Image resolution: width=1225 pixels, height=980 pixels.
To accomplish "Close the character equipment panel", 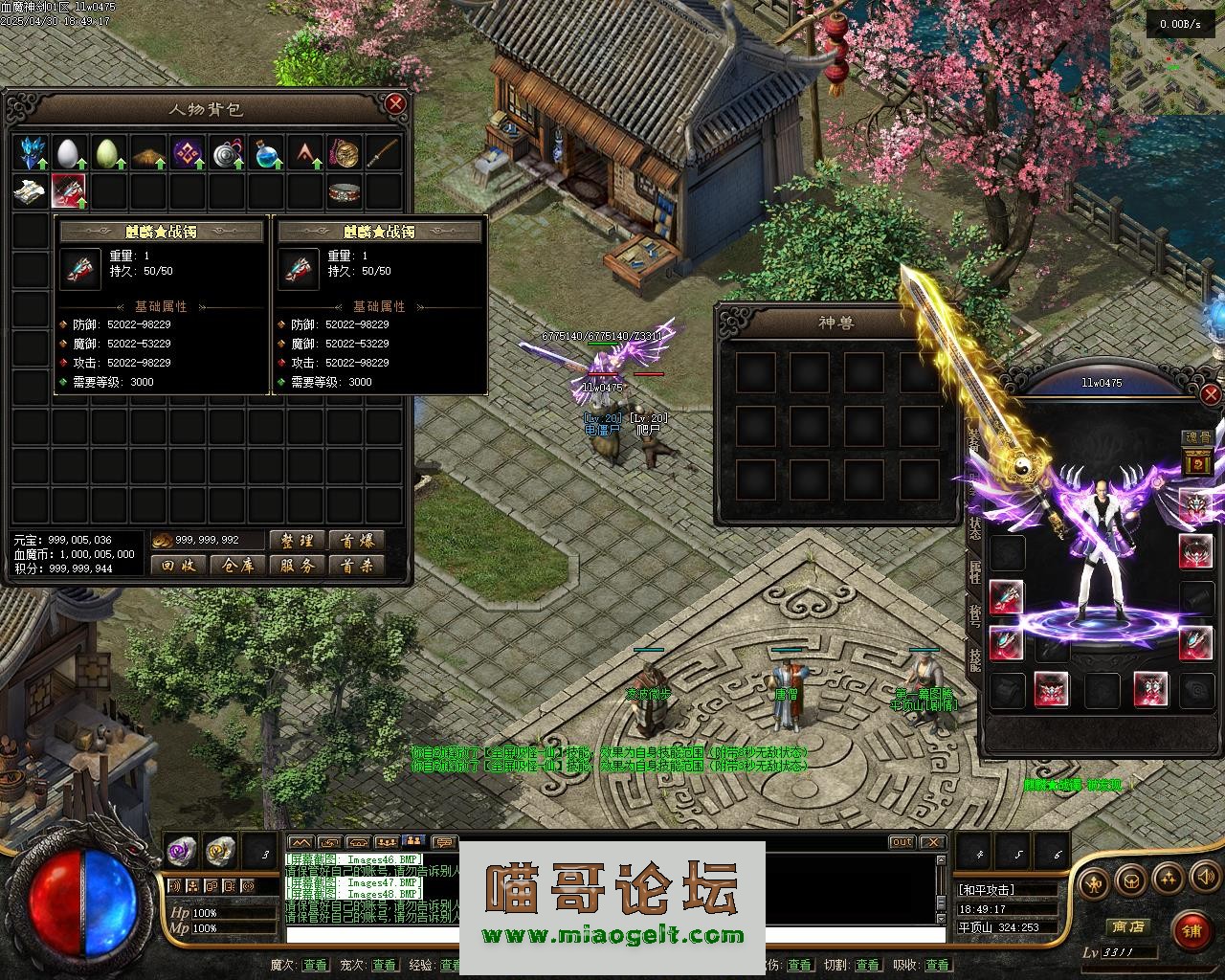I will click(x=1211, y=394).
